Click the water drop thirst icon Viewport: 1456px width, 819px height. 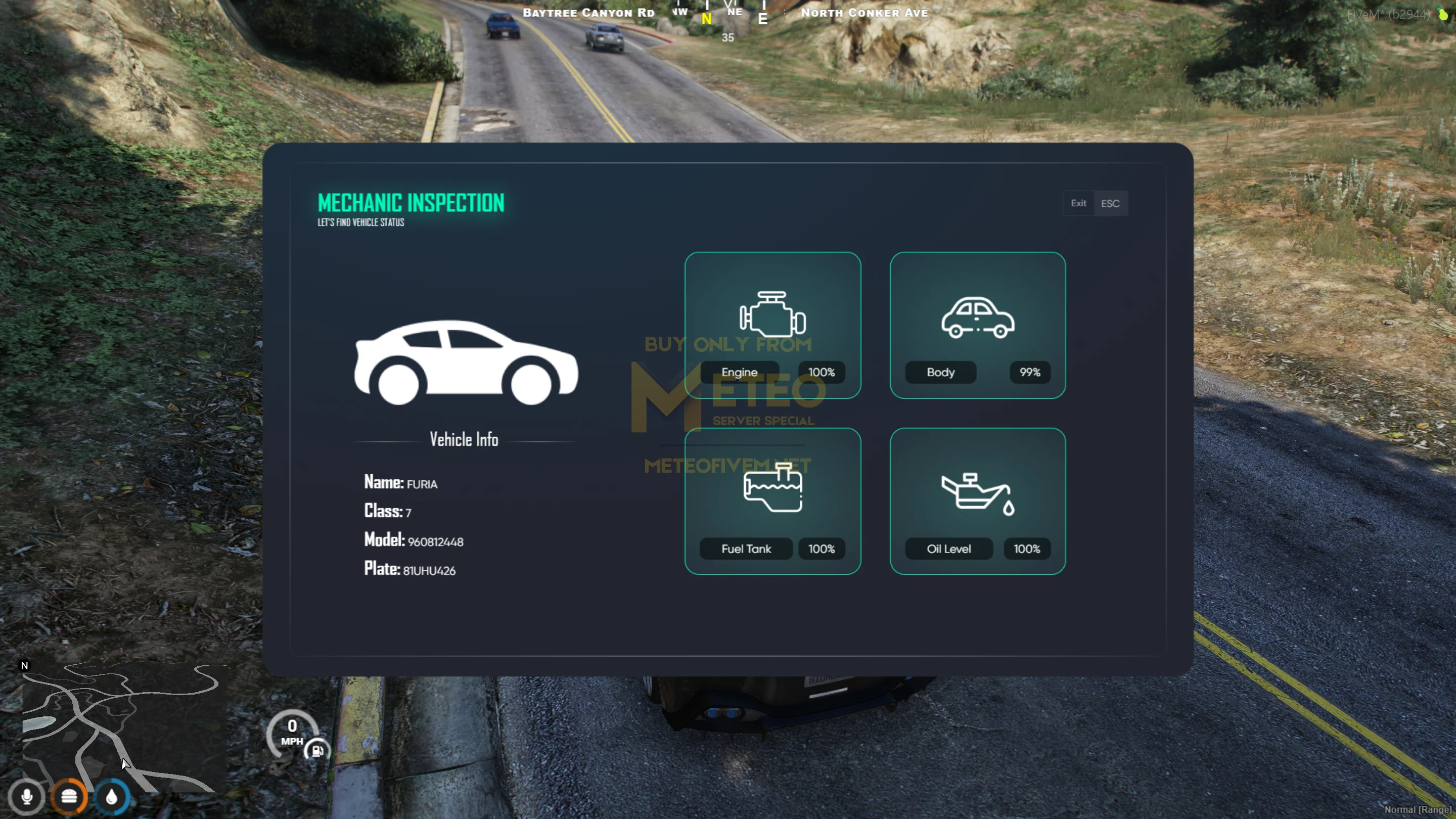pos(111,797)
